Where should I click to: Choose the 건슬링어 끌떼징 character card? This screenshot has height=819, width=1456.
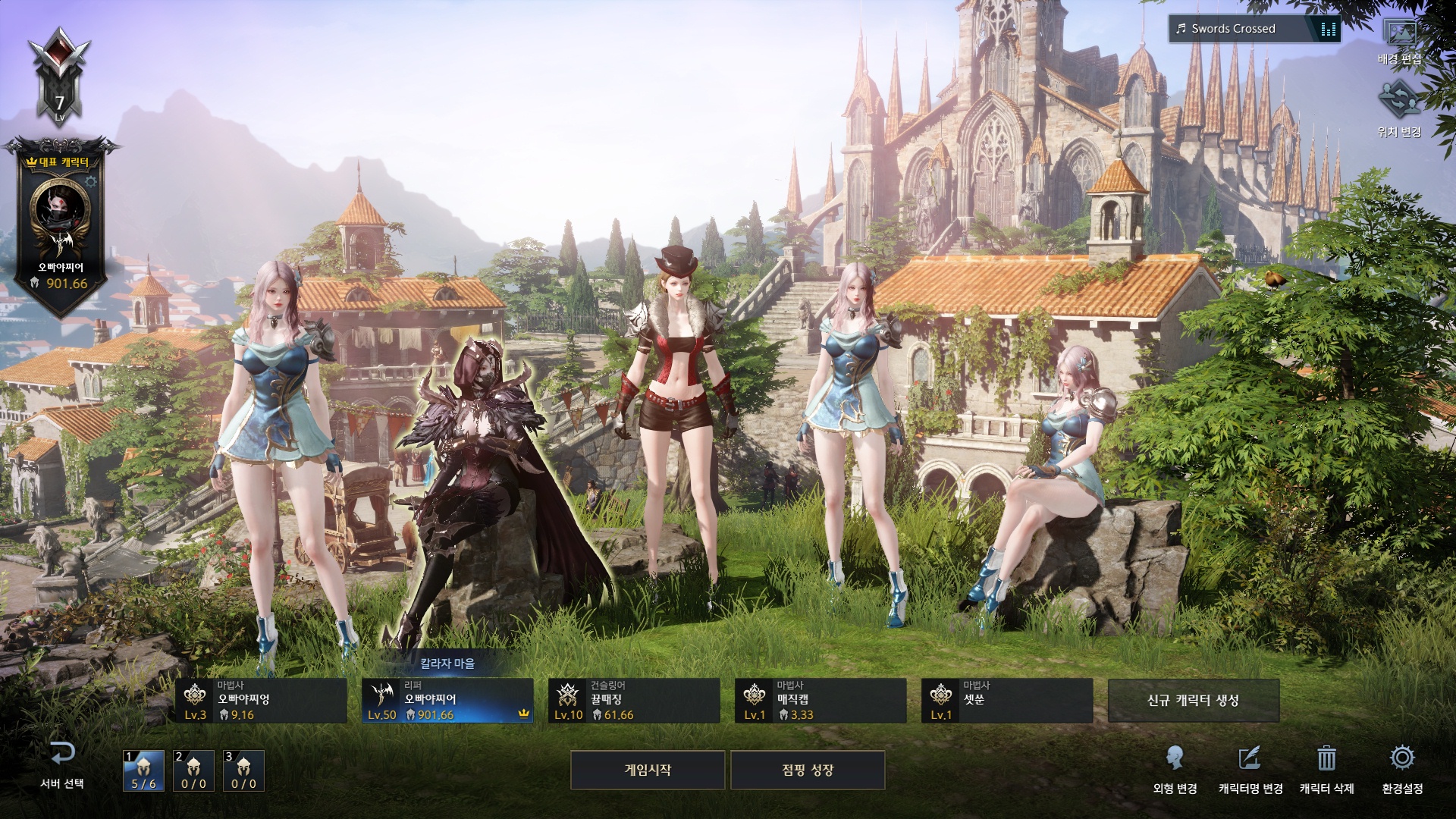tap(634, 700)
